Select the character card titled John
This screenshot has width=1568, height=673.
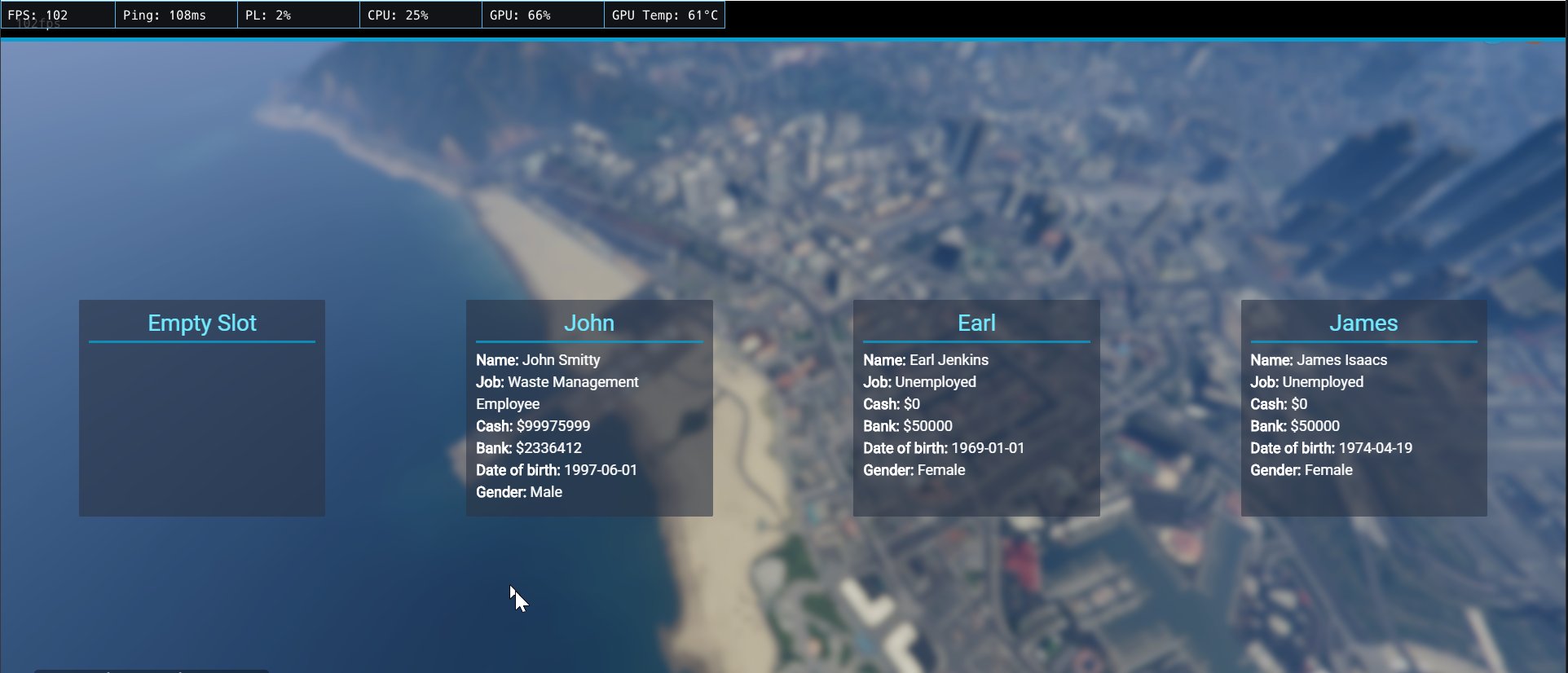[589, 407]
